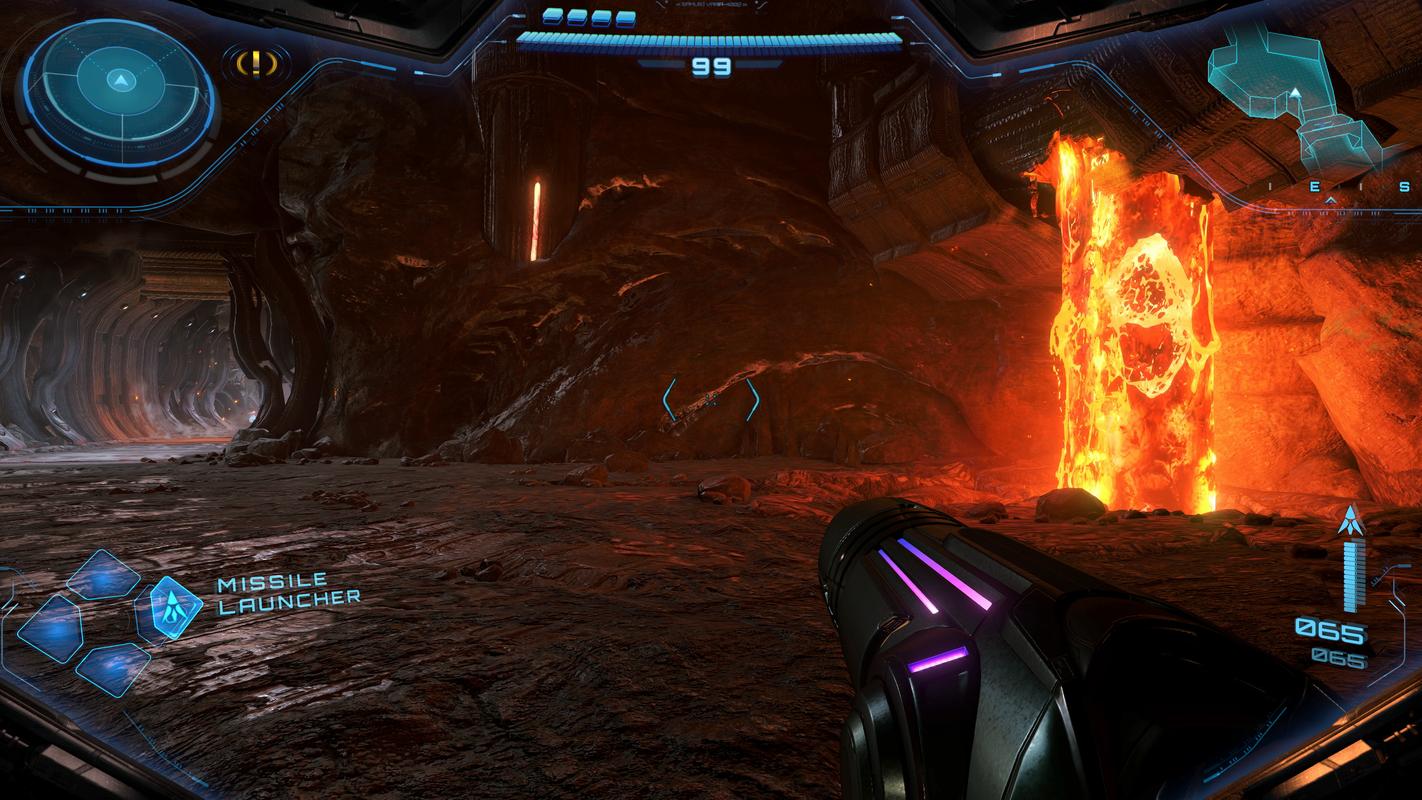
Task: Click the player position arrow on the minimap
Action: click(1296, 91)
